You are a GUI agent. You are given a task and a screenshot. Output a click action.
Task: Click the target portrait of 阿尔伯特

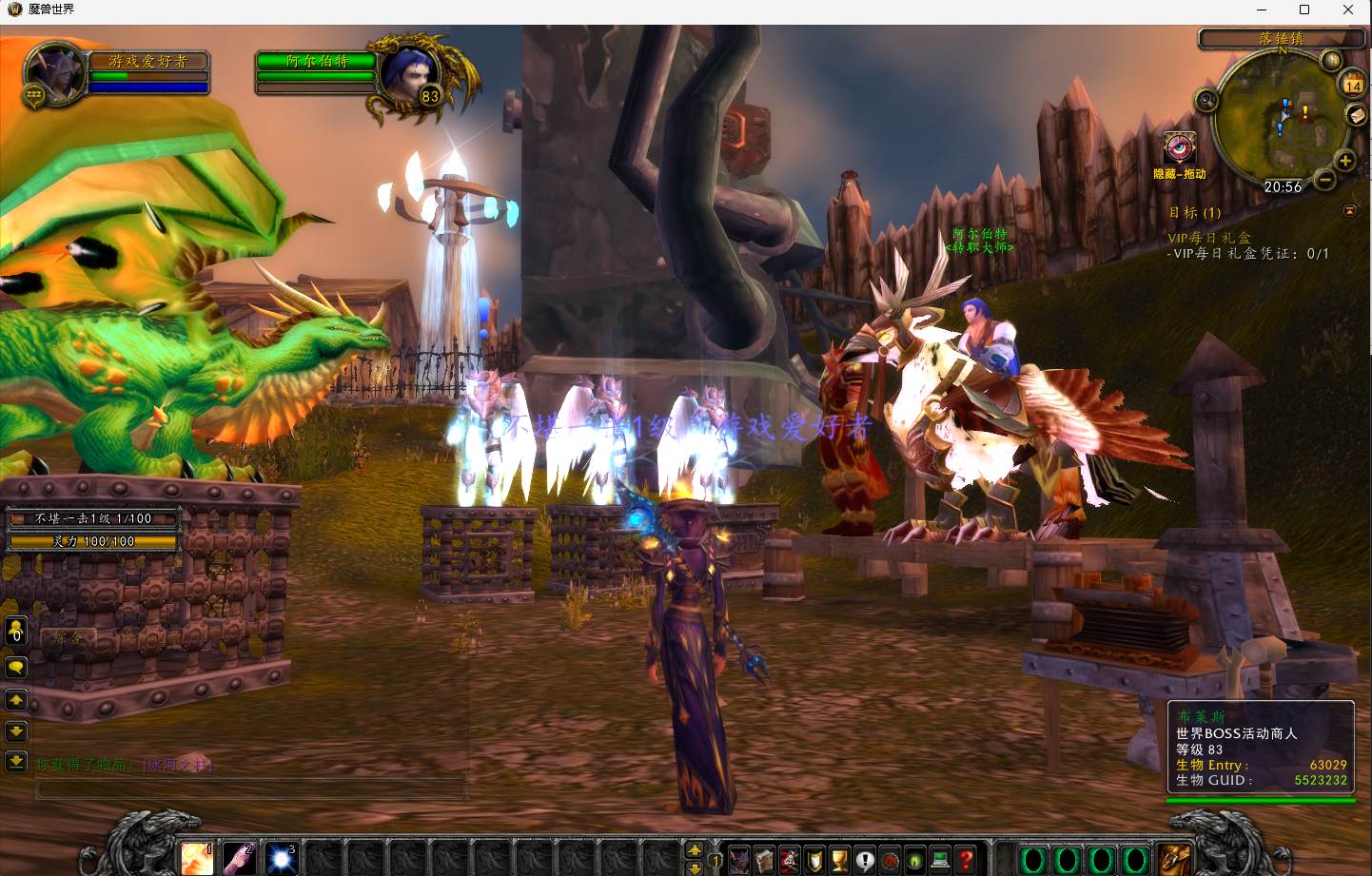[412, 75]
